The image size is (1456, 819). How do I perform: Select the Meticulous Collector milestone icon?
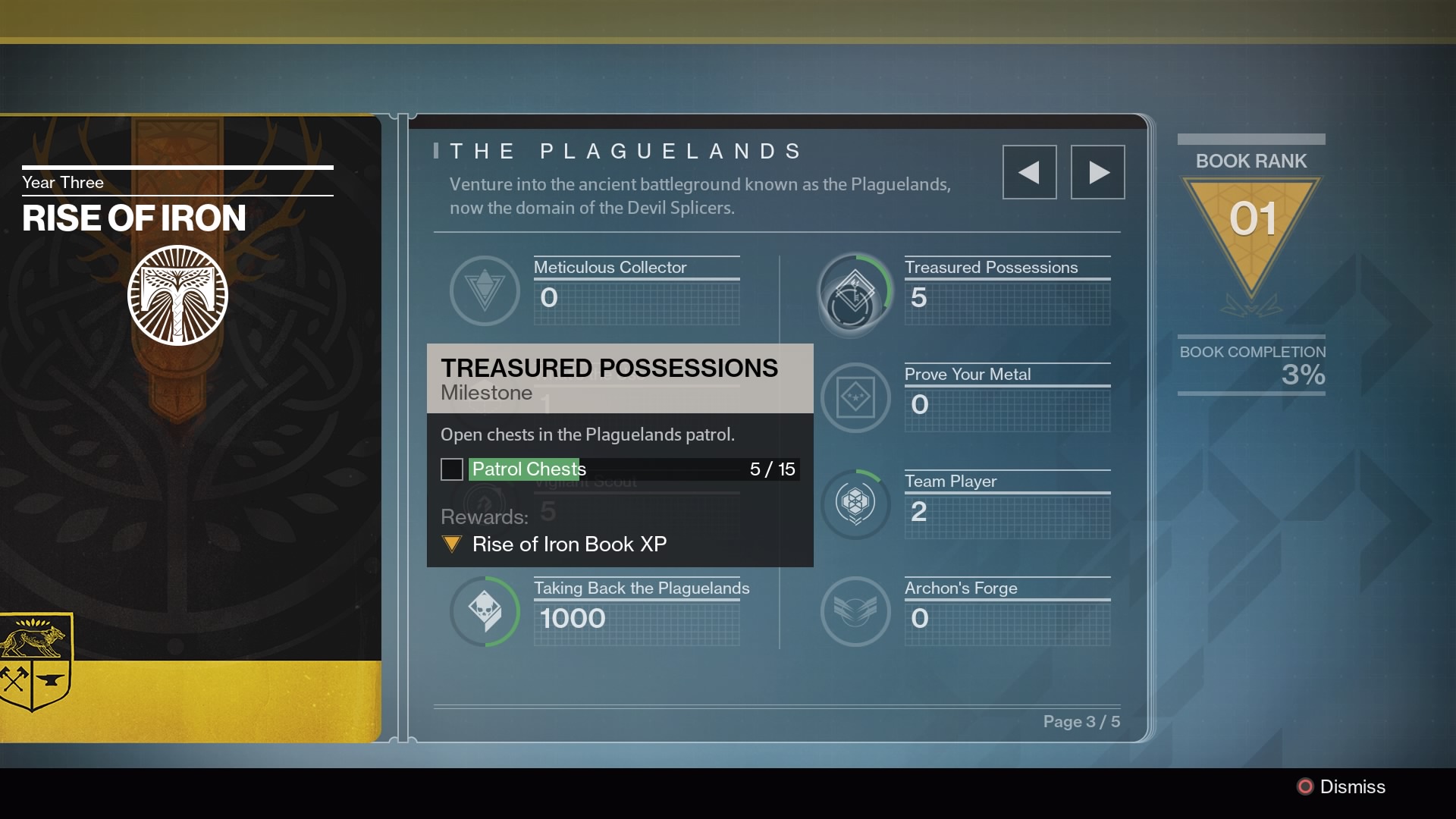tap(485, 290)
